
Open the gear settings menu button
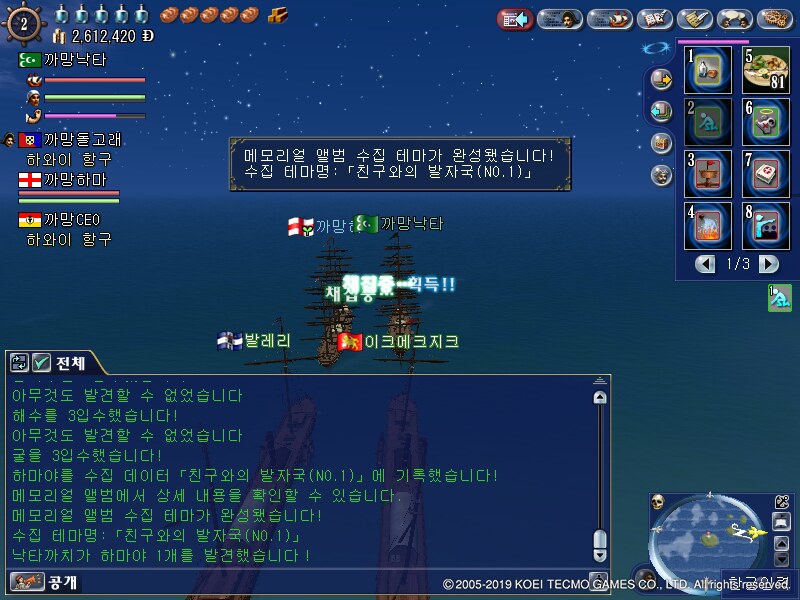775,19
